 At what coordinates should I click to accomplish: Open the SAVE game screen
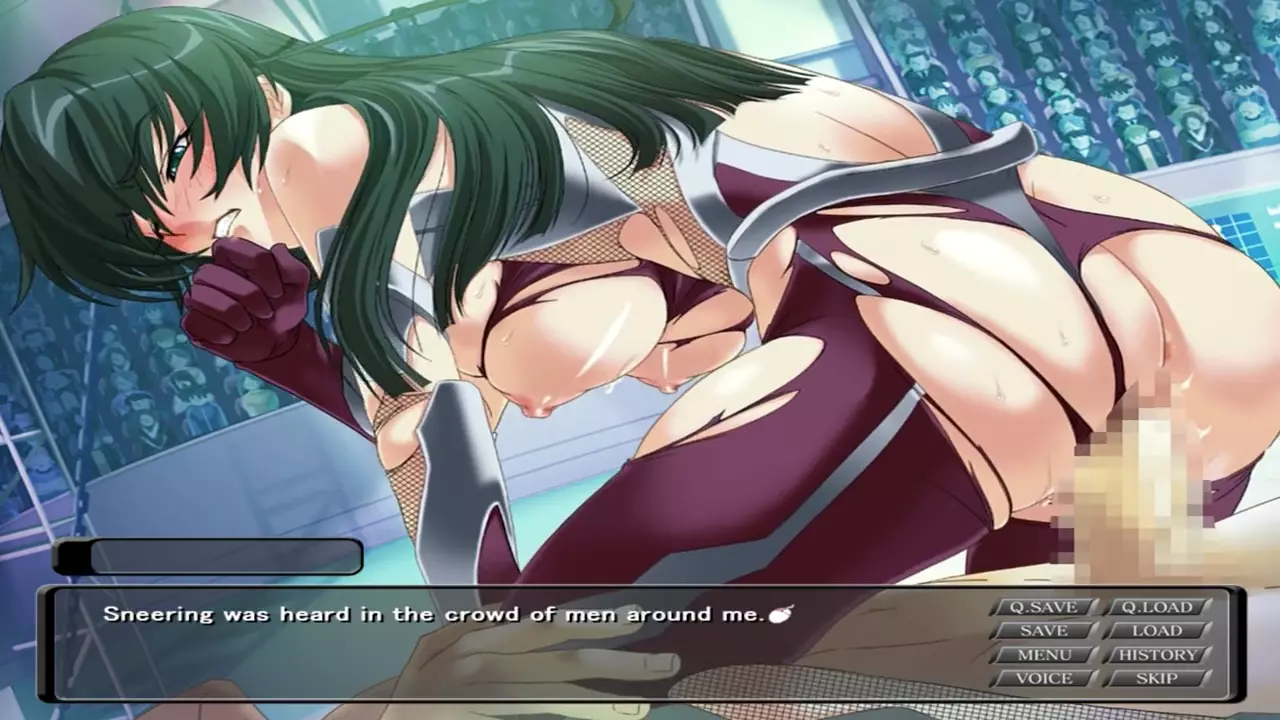pyautogui.click(x=1043, y=631)
